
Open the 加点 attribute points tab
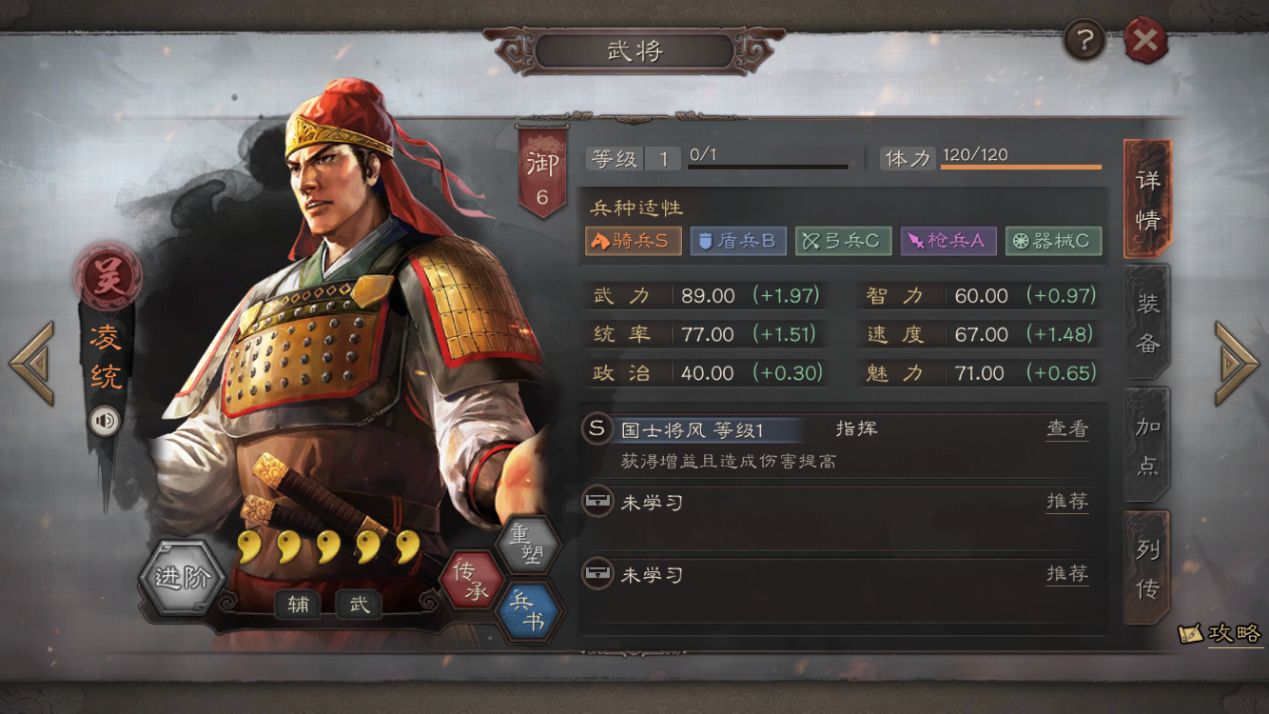tap(1147, 445)
